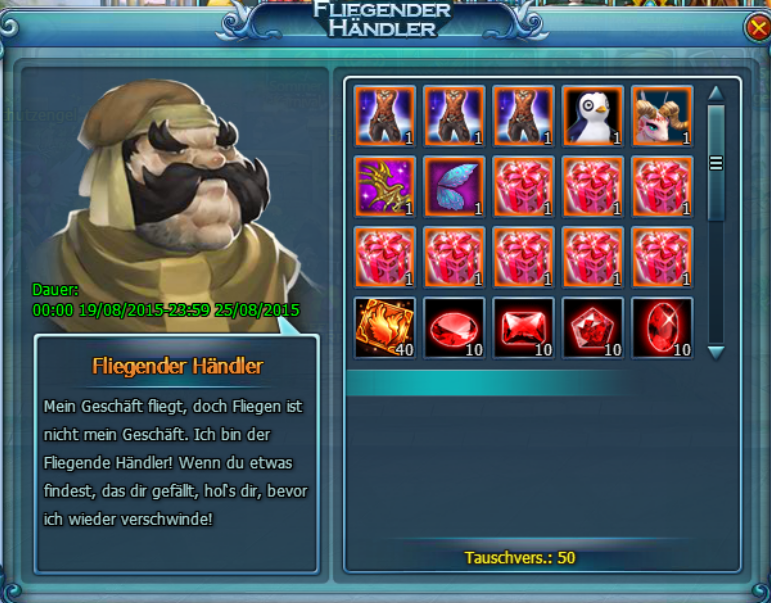Screen dimensions: 771x603
Task: Click the scrollbar down arrow
Action: [715, 351]
